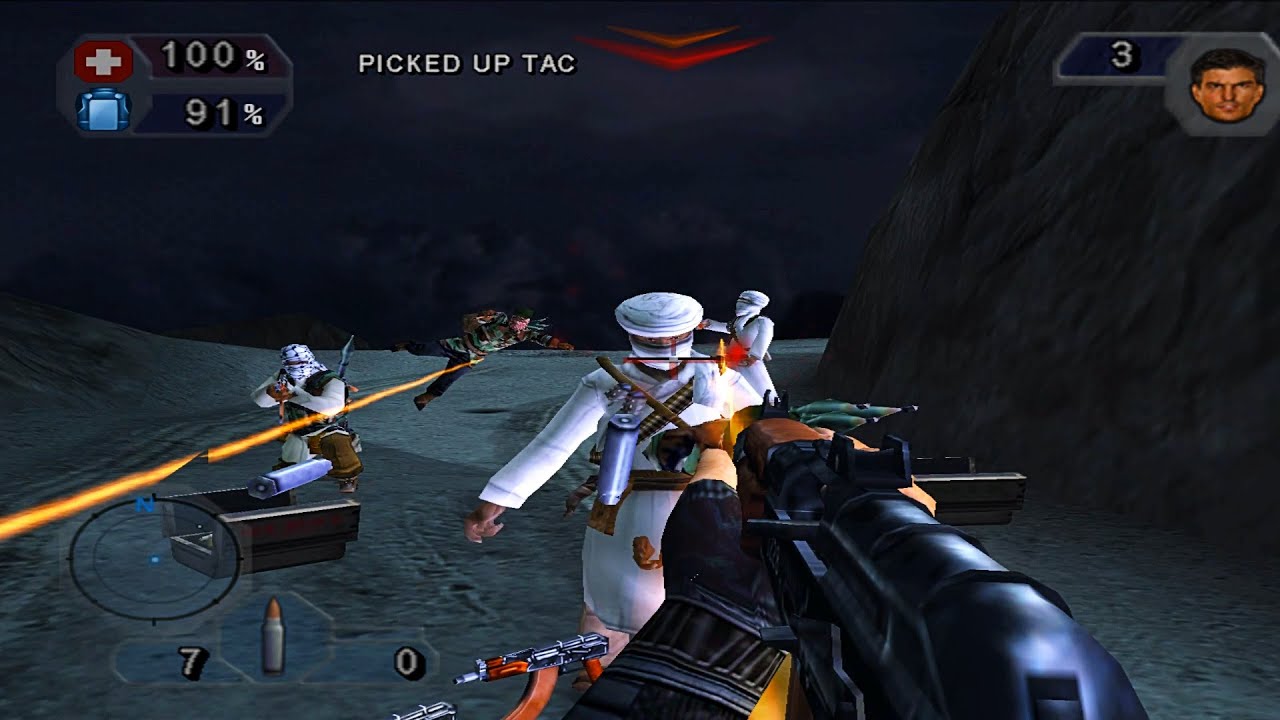Select the character face portrait
Viewport: 1280px width, 720px height.
click(x=1226, y=86)
